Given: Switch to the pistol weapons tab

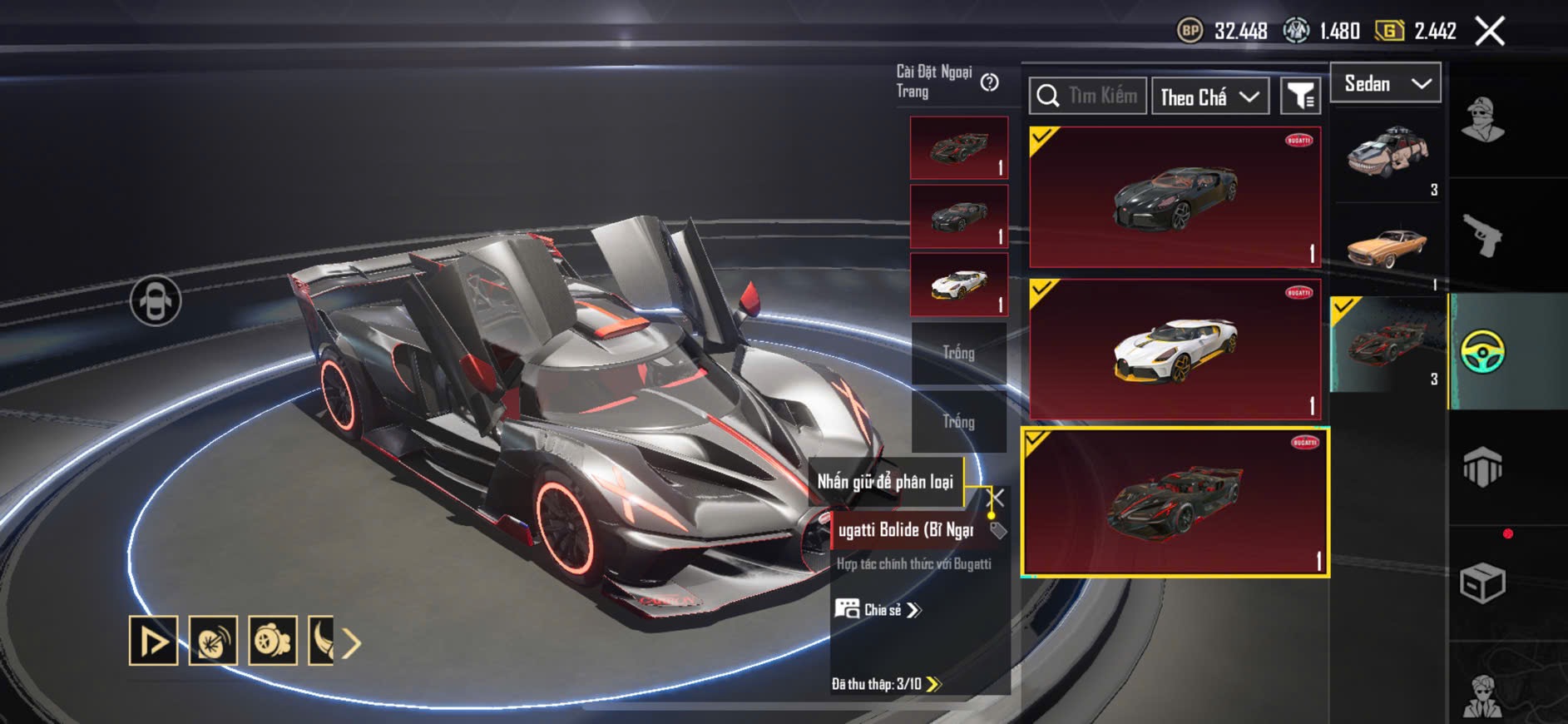Looking at the screenshot, I should [x=1482, y=236].
